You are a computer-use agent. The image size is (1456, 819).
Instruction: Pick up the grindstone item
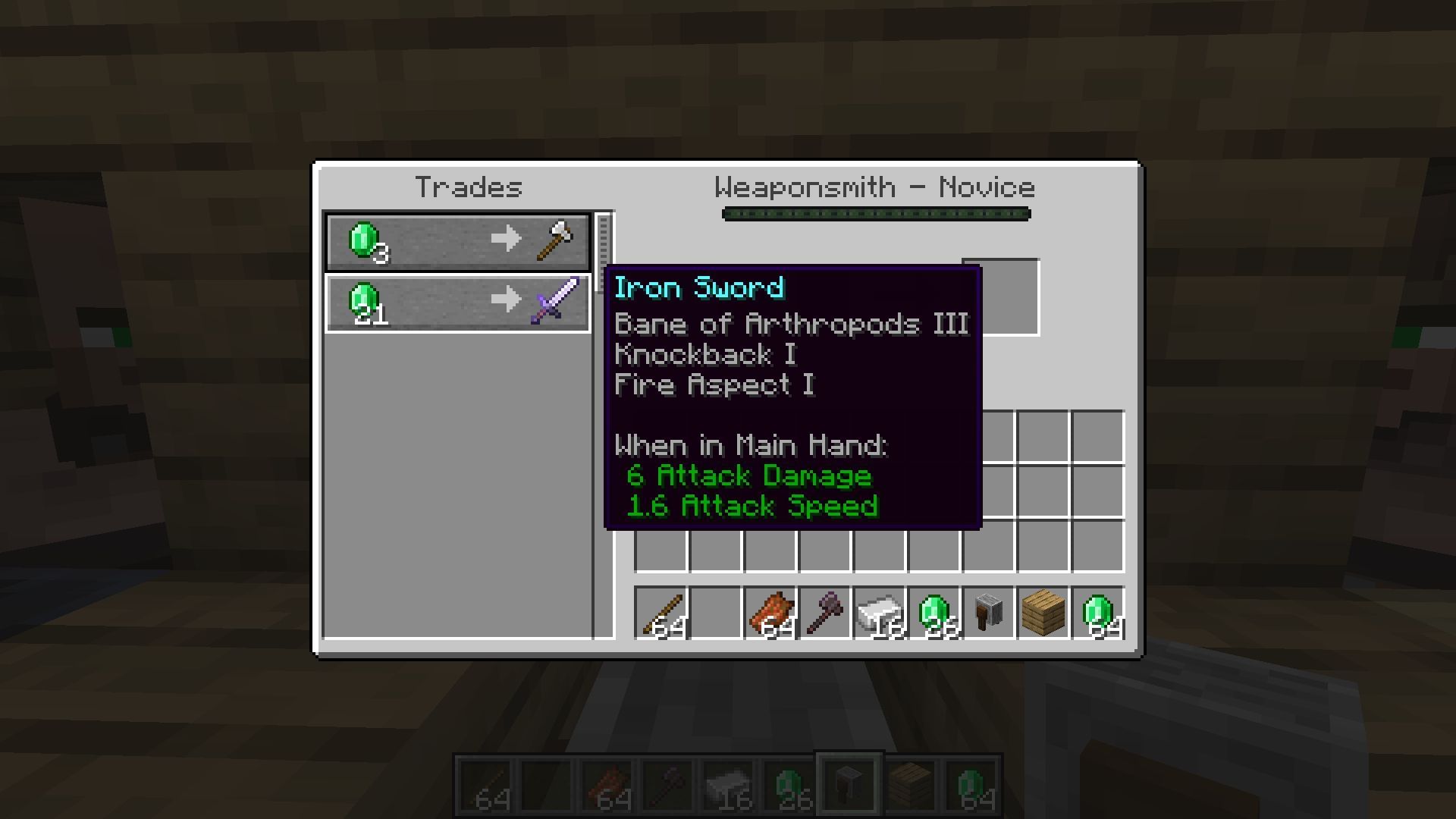[x=987, y=613]
